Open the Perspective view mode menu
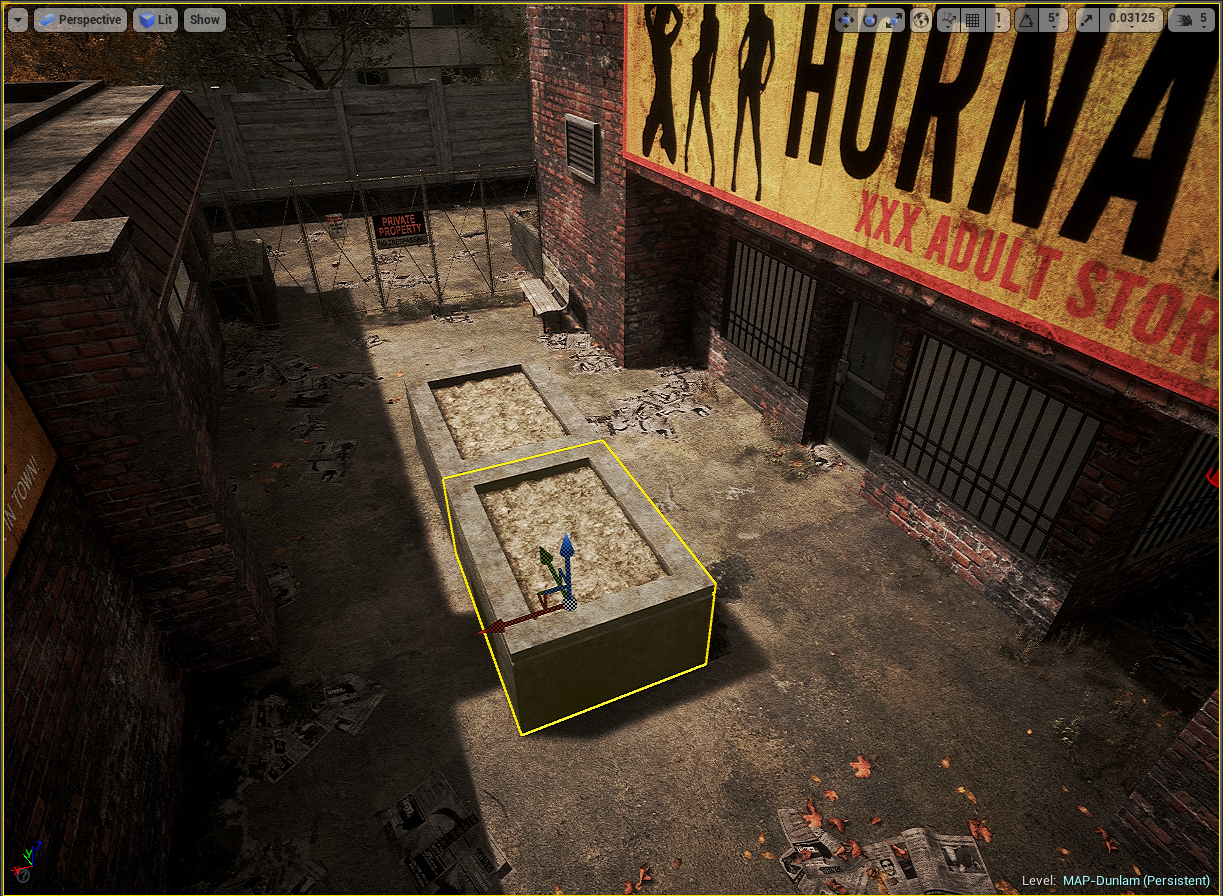 click(80, 19)
